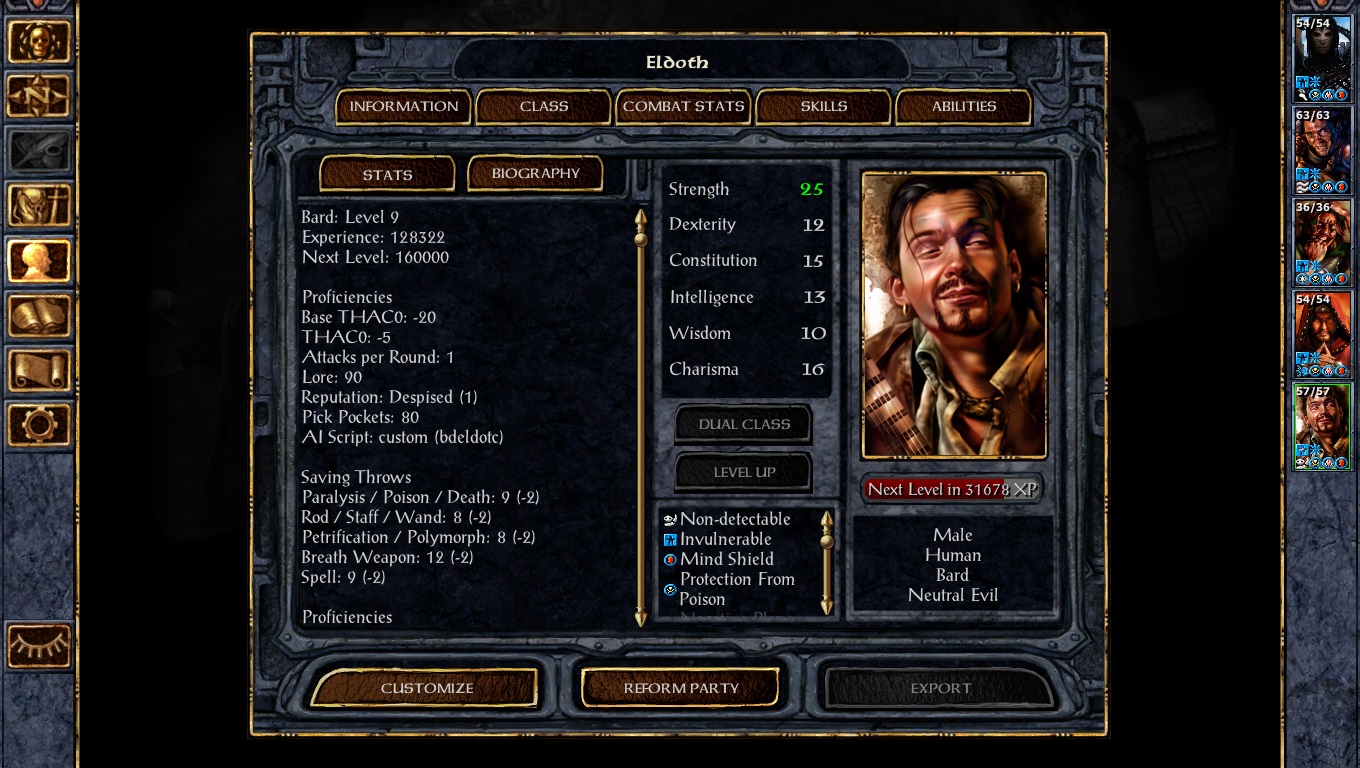Expand the effects list with the down arrow
This screenshot has height=768, width=1360.
click(827, 607)
